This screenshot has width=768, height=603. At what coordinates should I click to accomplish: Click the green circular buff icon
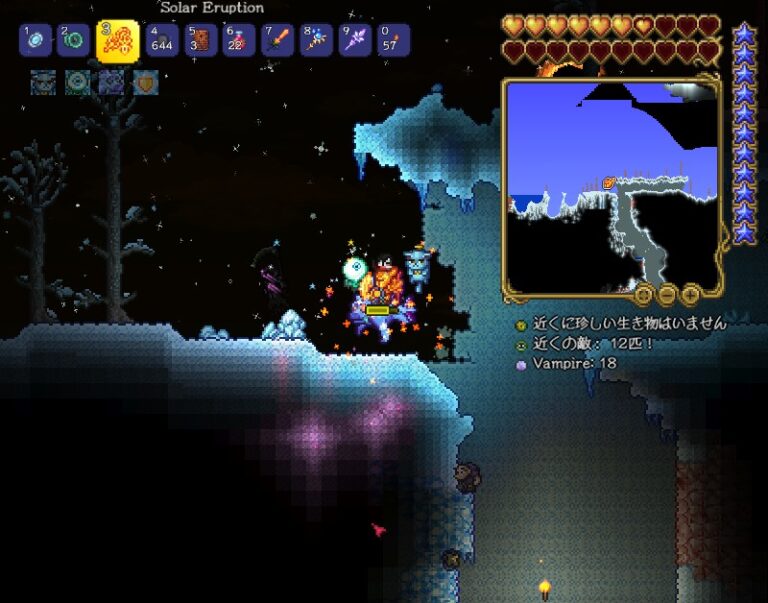[77, 82]
